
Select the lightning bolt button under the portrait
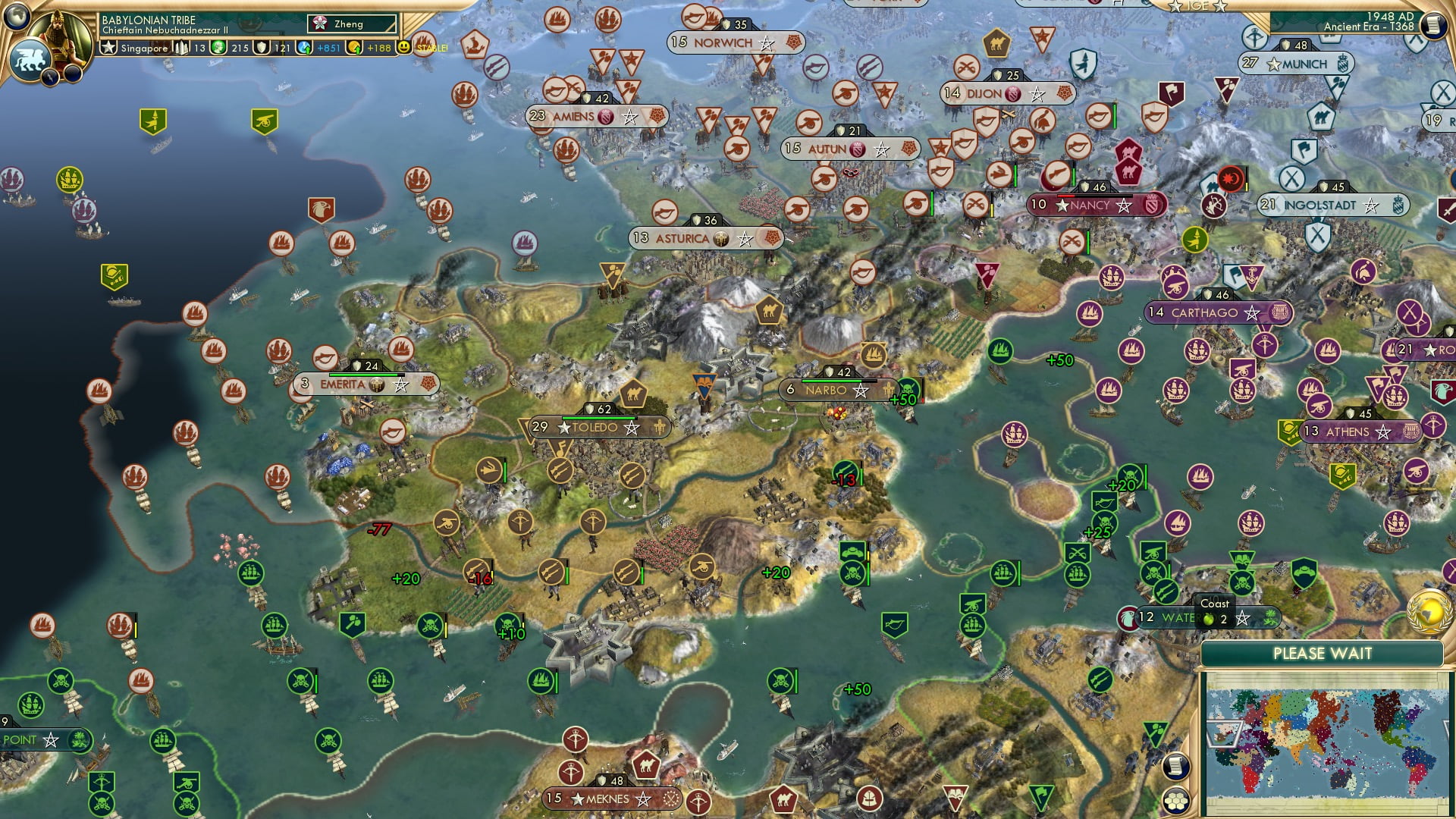pyautogui.click(x=51, y=76)
